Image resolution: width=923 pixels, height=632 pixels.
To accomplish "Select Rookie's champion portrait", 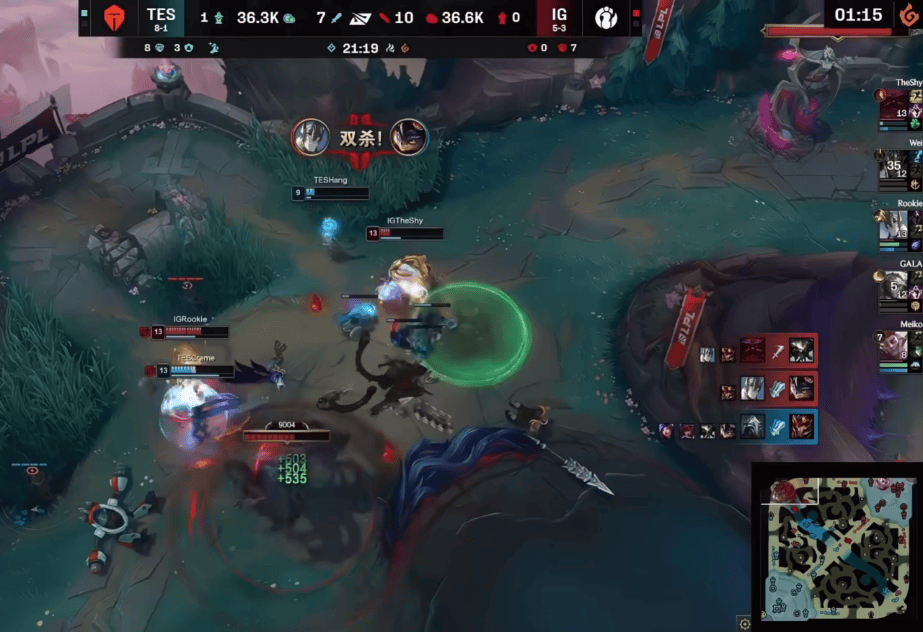I will (x=893, y=226).
